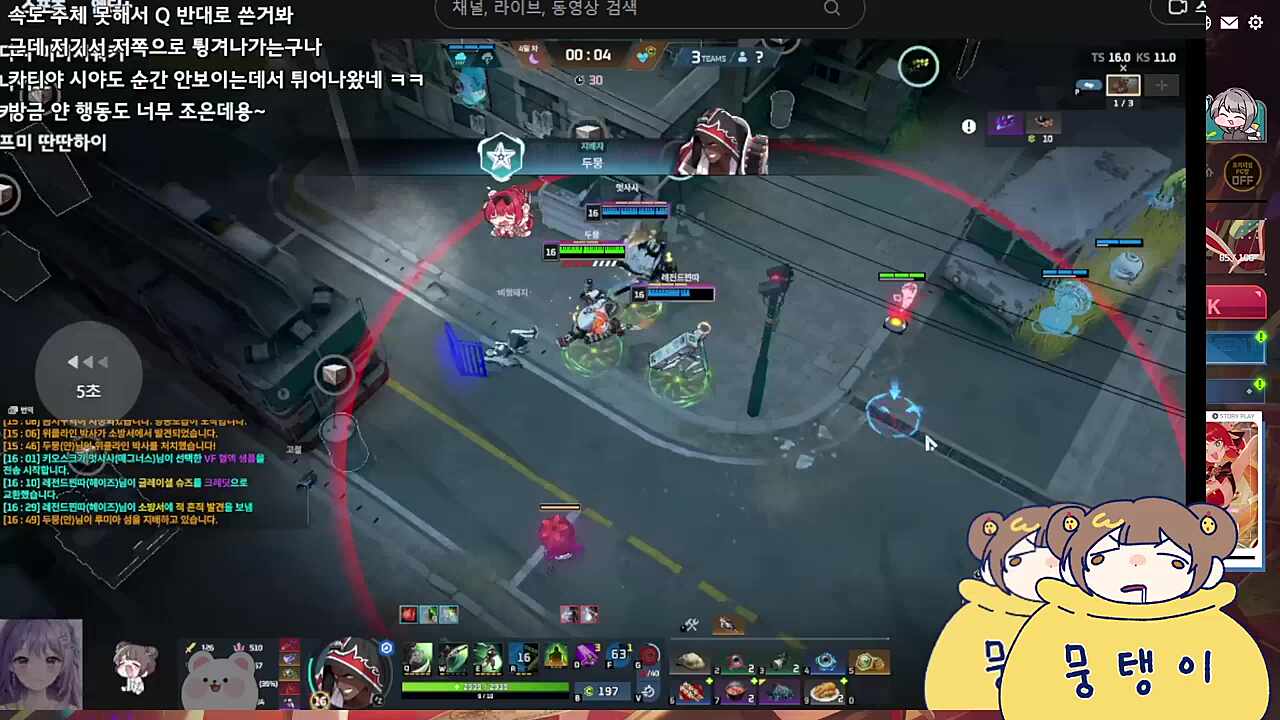This screenshot has height=720, width=1280.
Task: Click the mail envelope icon near the gear
Action: [x=1229, y=22]
